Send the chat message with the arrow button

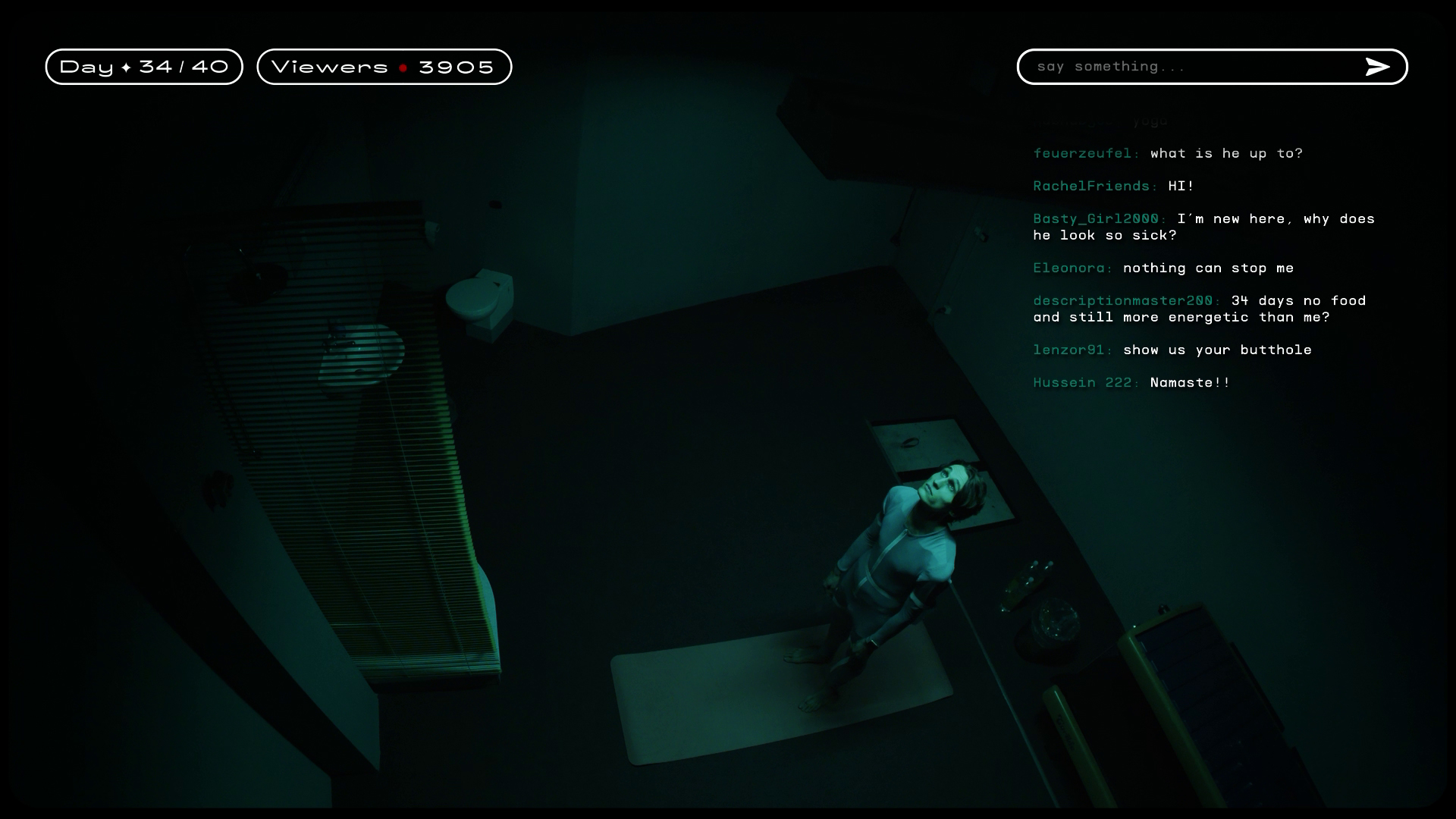coord(1377,67)
